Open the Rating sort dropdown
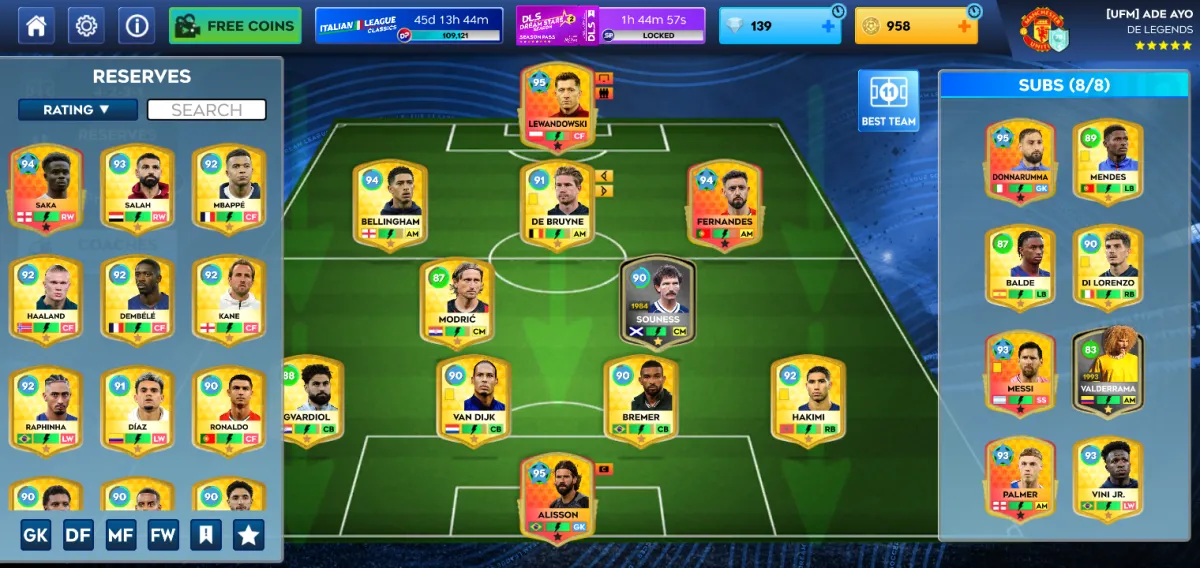1200x568 pixels. (78, 110)
